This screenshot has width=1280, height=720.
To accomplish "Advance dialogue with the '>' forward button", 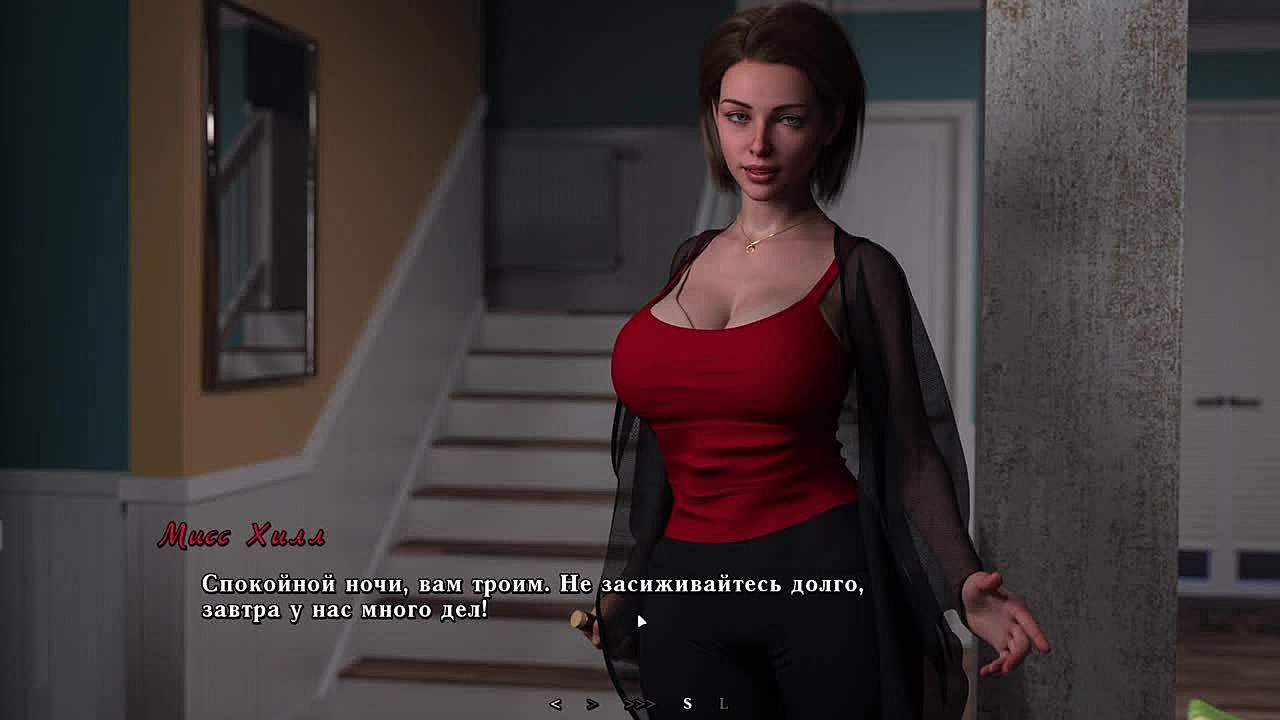I will (x=592, y=704).
